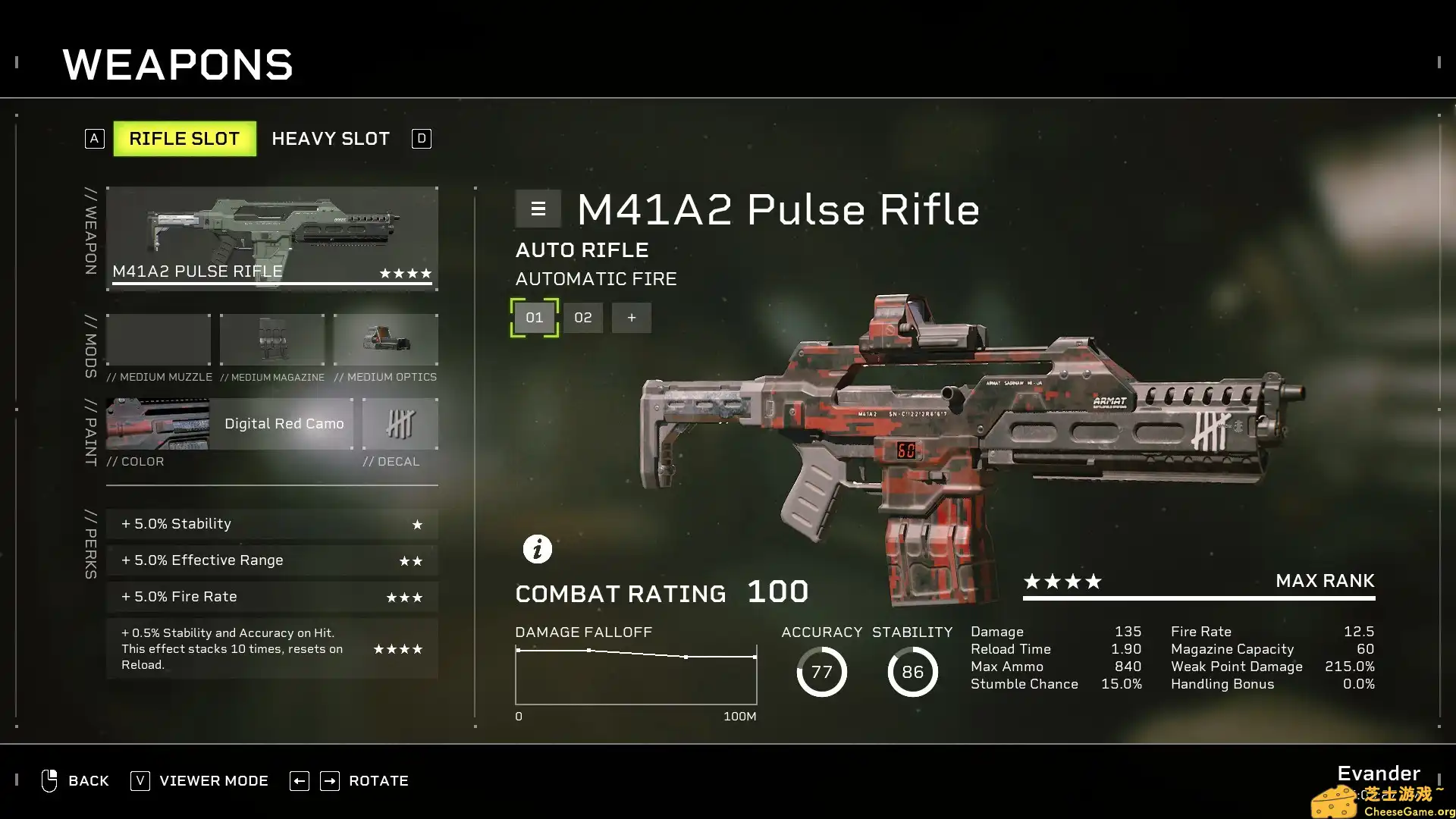Open the weapon options hamburger menu
The image size is (1456, 819).
click(538, 209)
